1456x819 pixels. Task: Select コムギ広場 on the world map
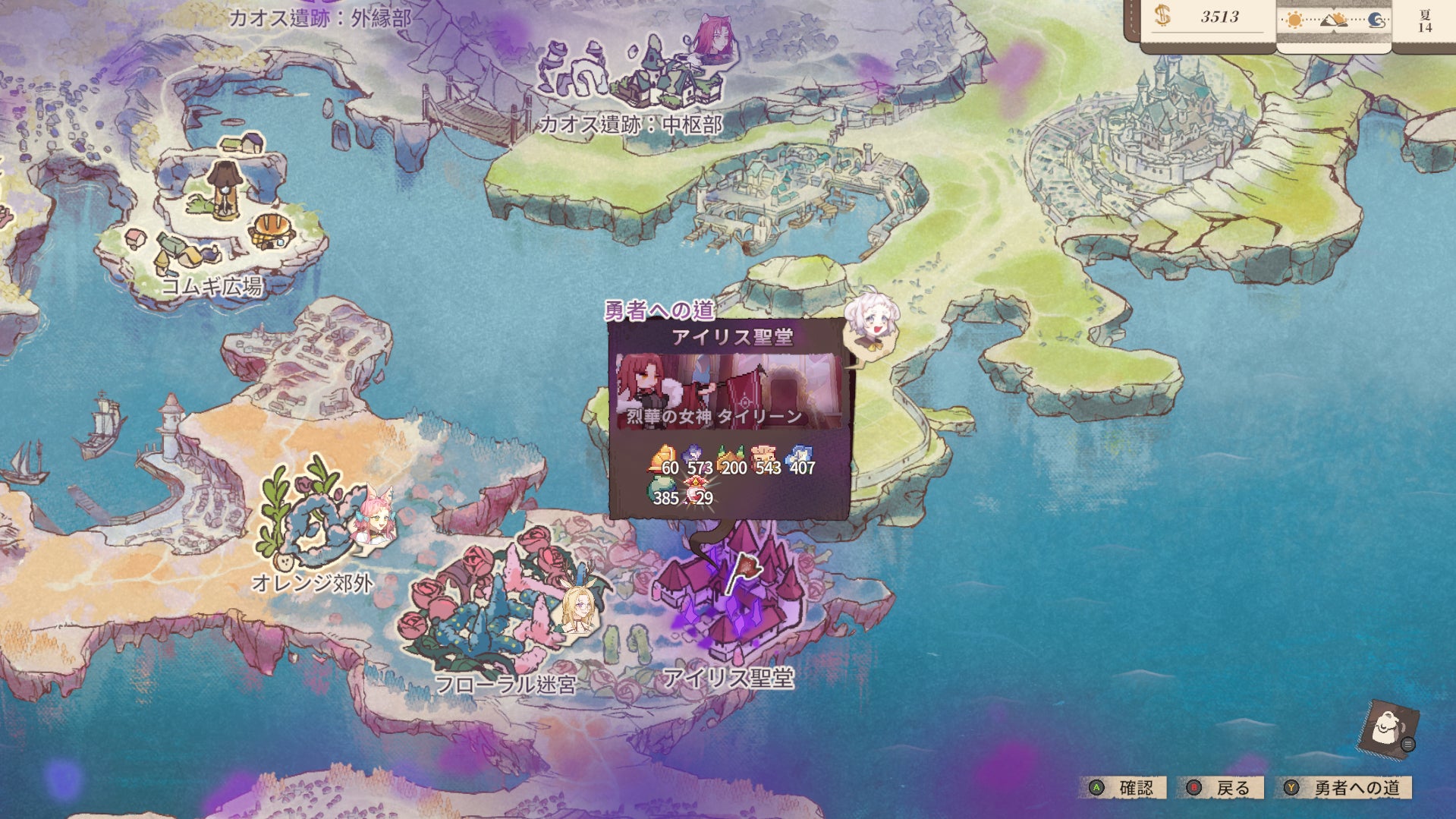(220, 220)
